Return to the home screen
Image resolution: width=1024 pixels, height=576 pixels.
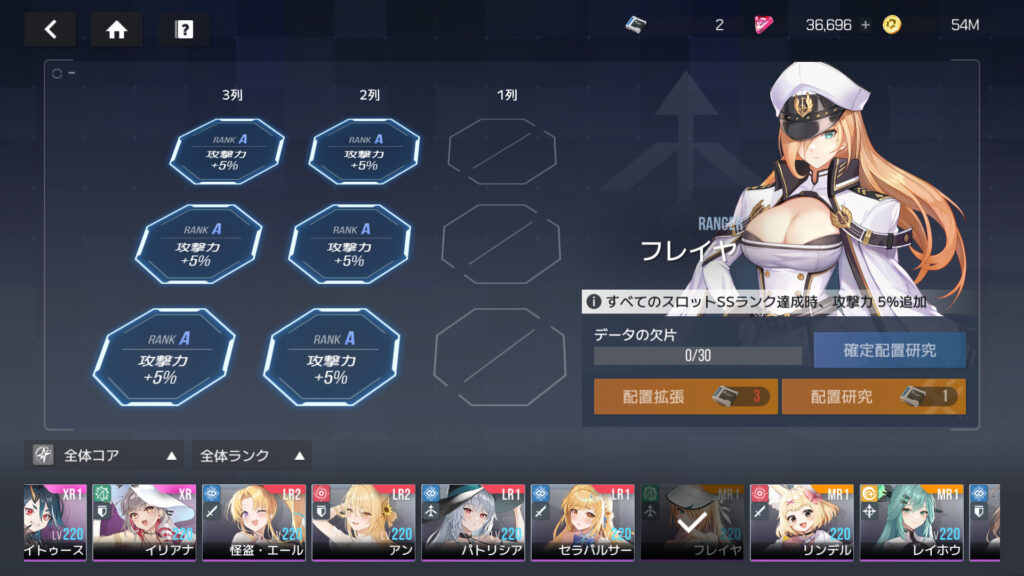point(116,29)
